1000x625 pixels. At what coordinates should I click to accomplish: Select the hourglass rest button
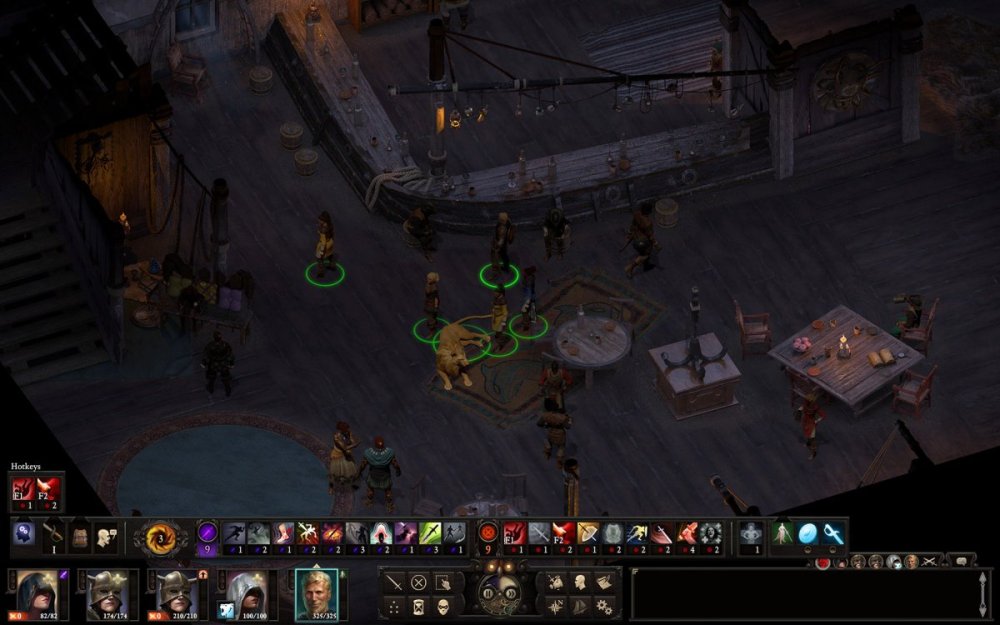[x=419, y=607]
